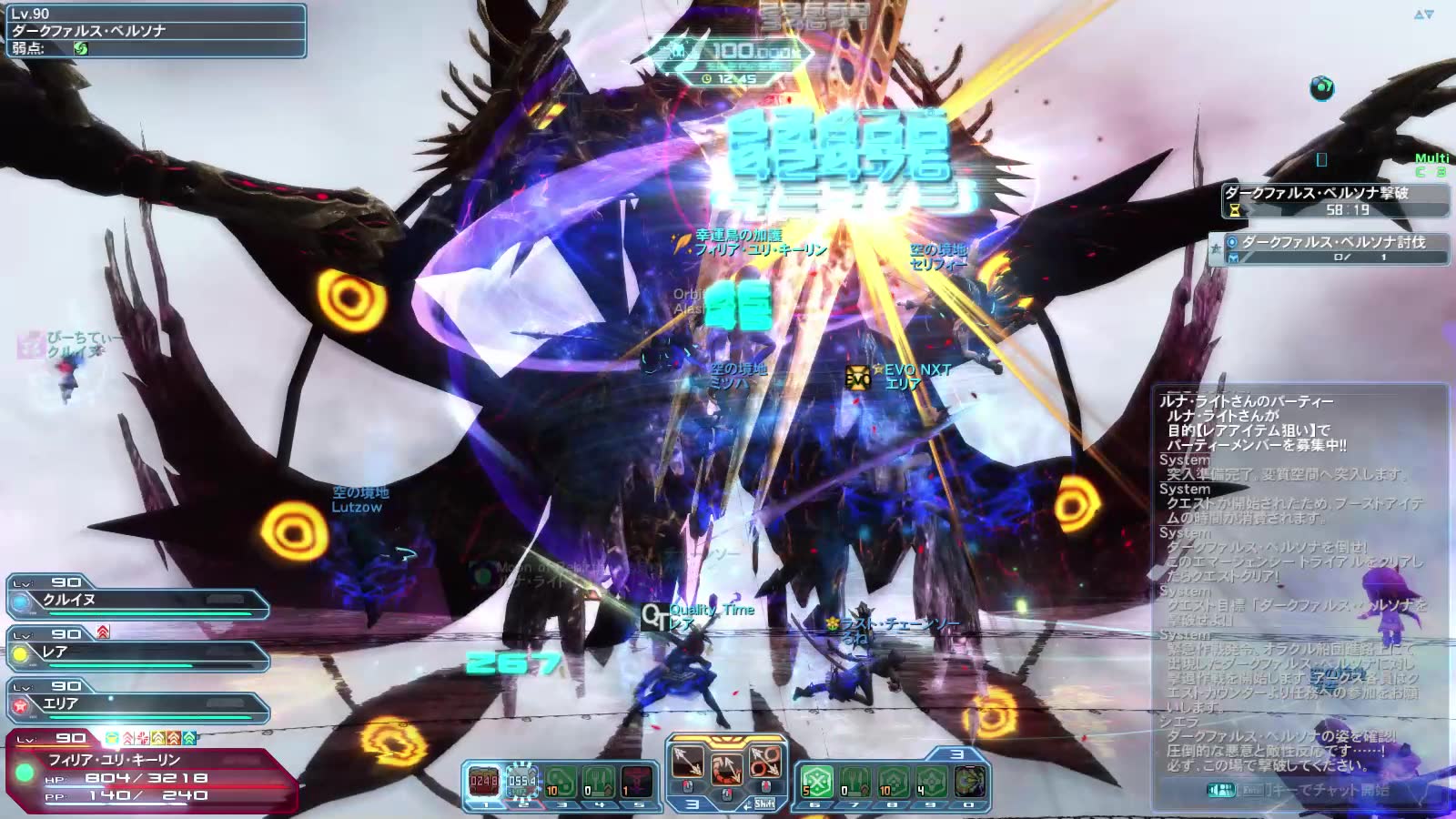Use the green capsule item showing 10 in slot 3

560,781
